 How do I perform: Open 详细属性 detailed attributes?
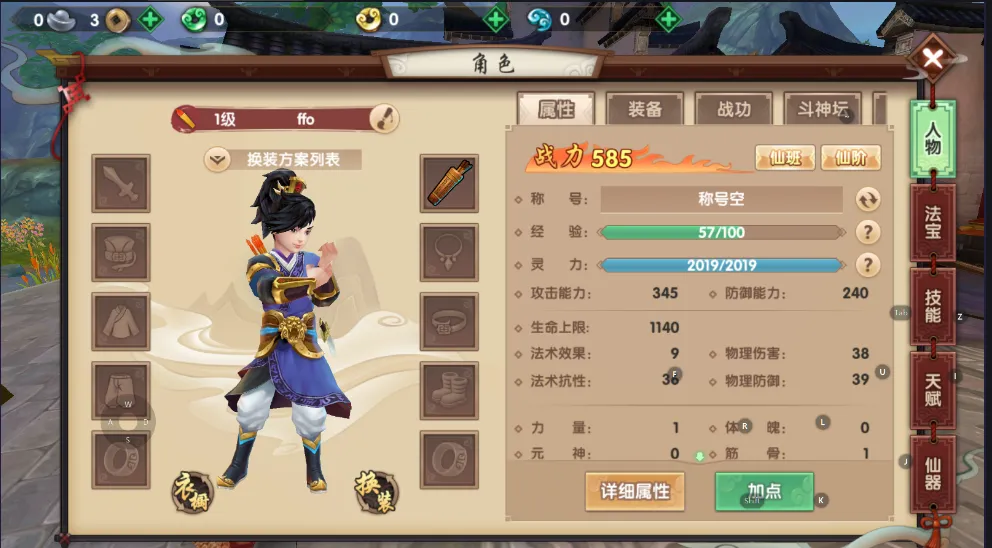(x=635, y=492)
